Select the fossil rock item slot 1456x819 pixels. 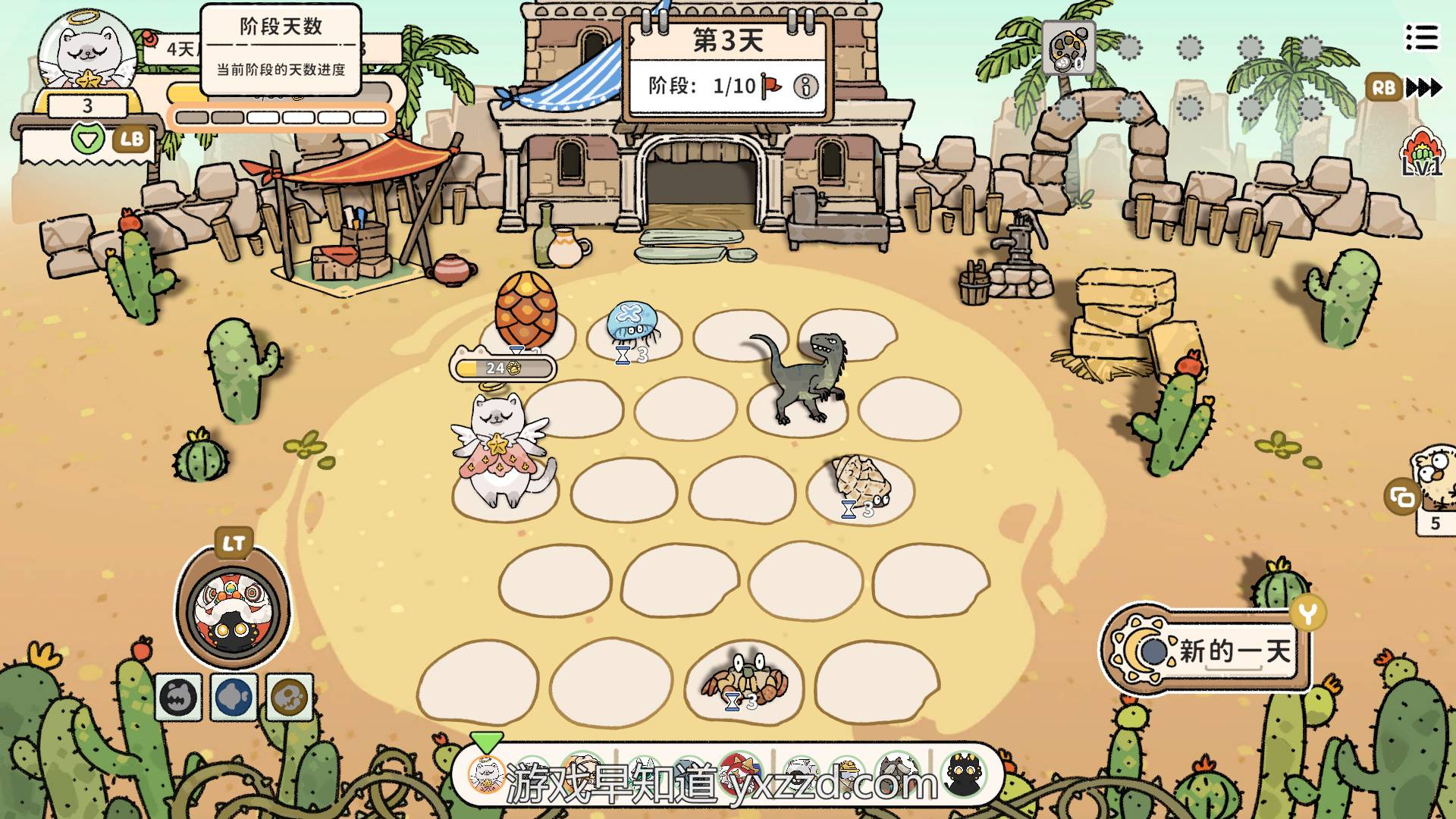point(1068,49)
